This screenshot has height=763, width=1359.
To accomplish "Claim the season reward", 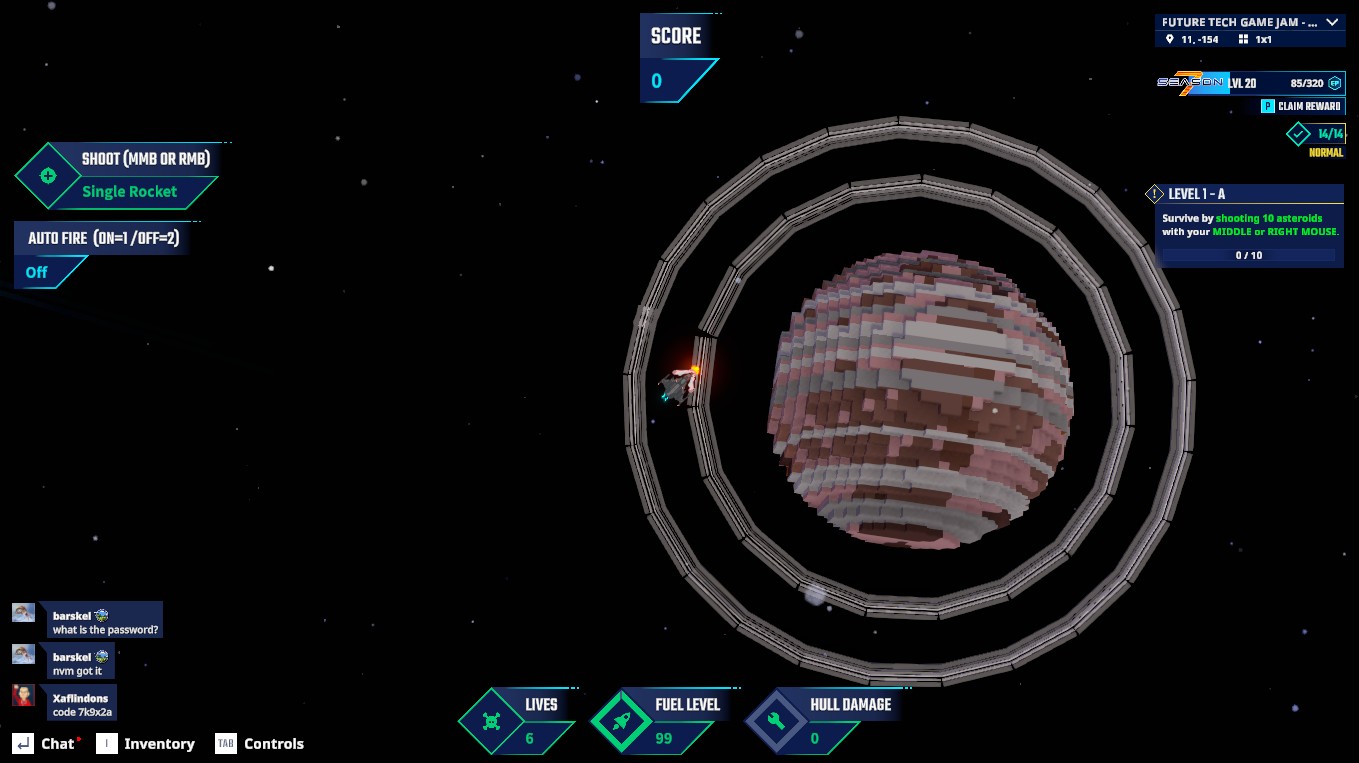I will 1301,106.
